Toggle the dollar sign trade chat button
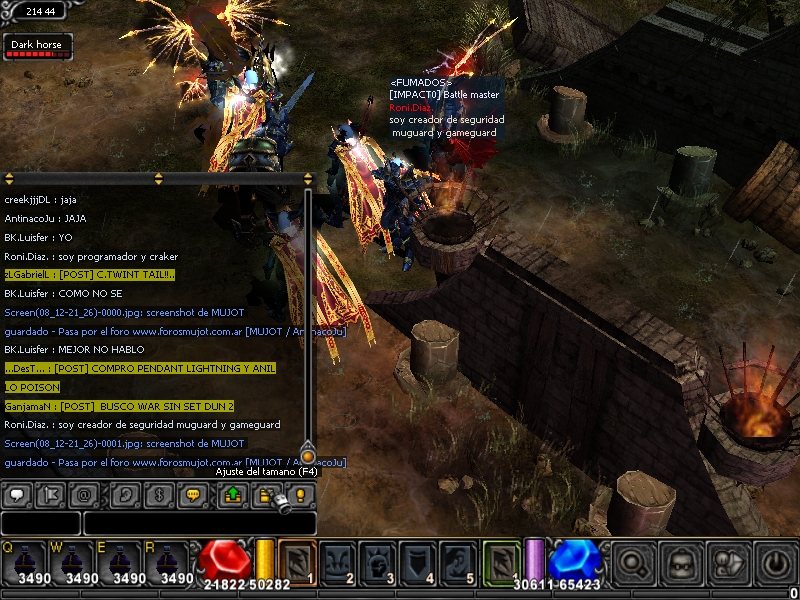 click(x=159, y=495)
